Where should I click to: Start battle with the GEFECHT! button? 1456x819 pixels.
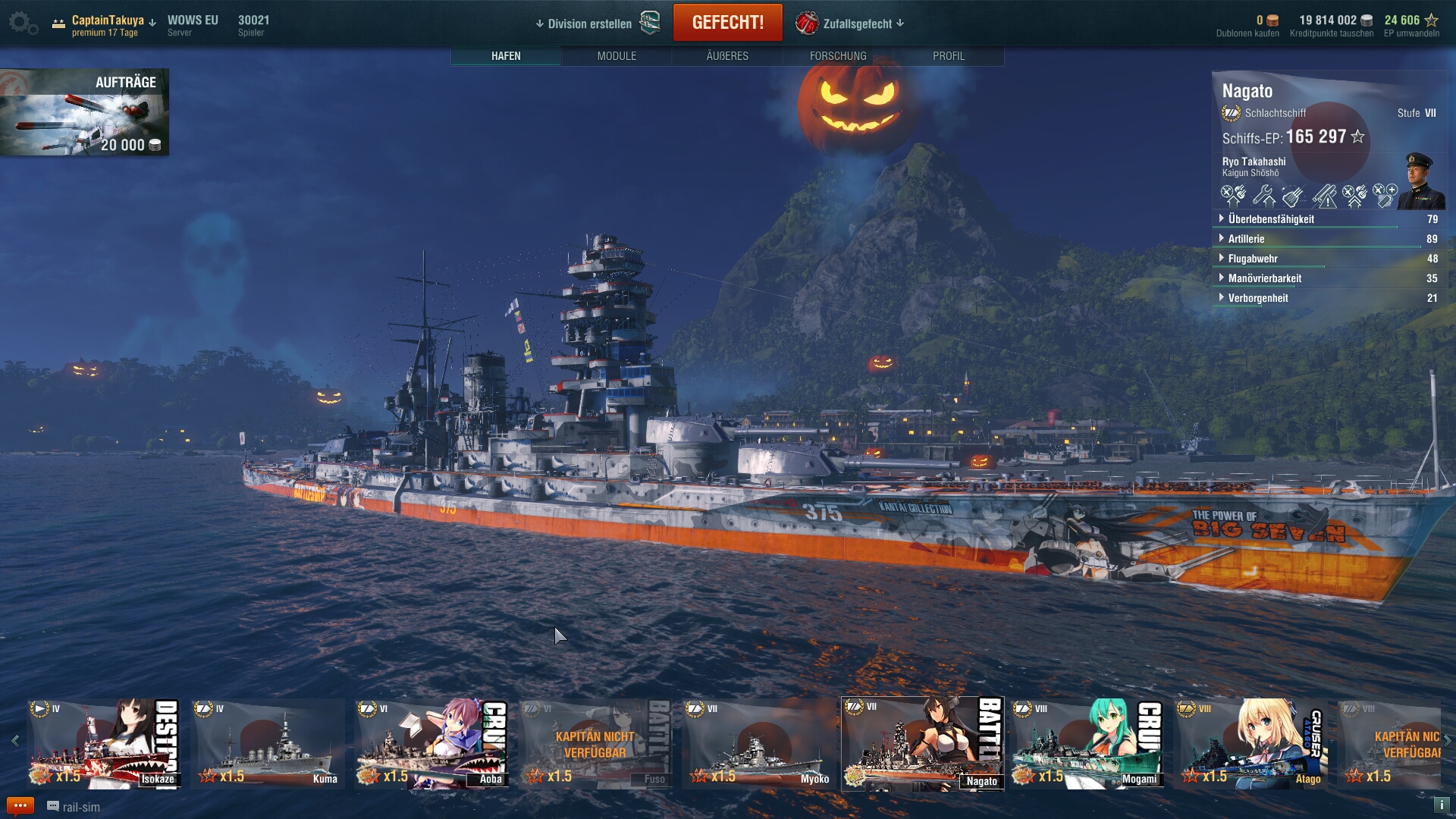(x=727, y=23)
